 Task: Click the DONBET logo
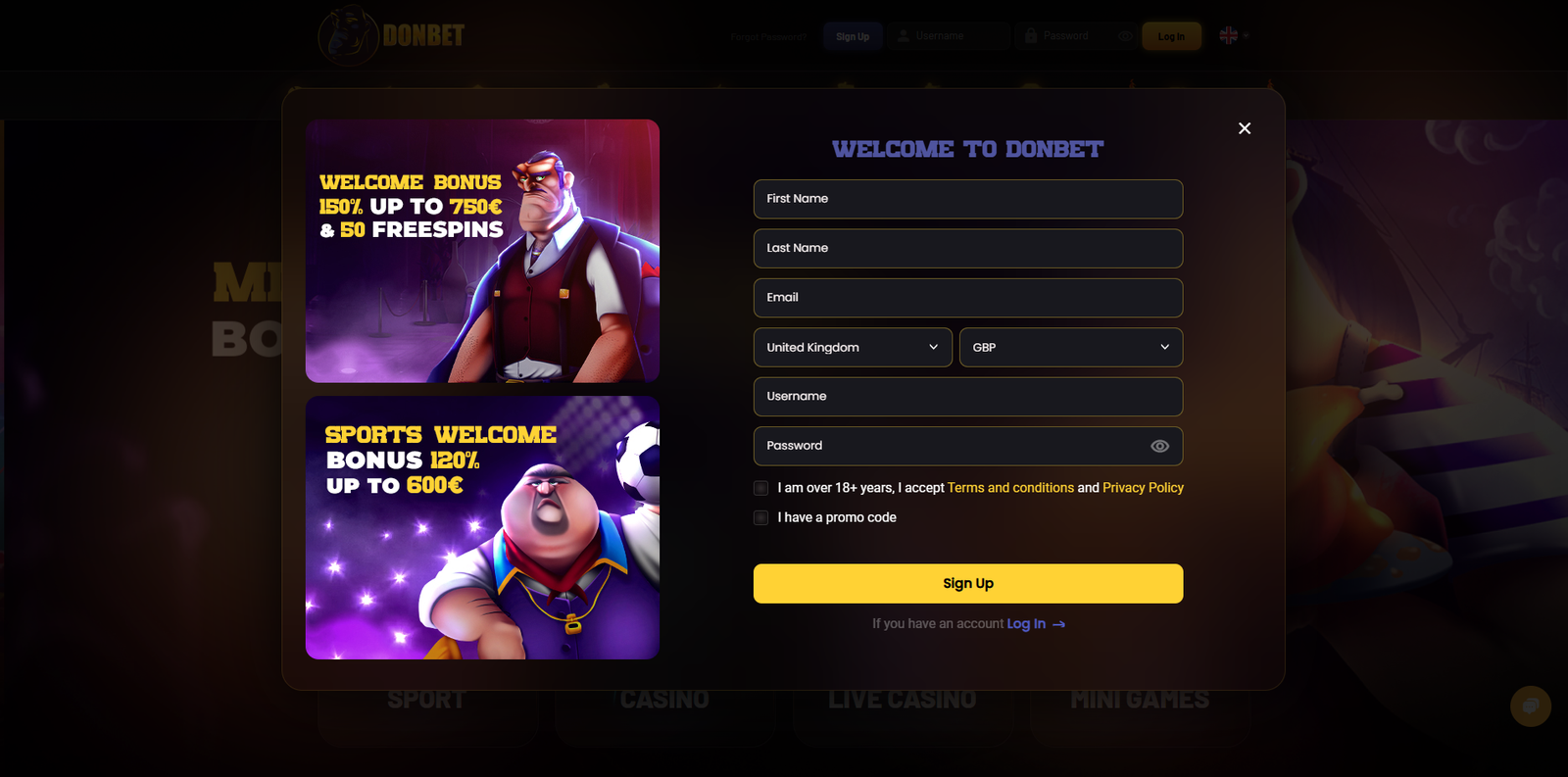(390, 34)
